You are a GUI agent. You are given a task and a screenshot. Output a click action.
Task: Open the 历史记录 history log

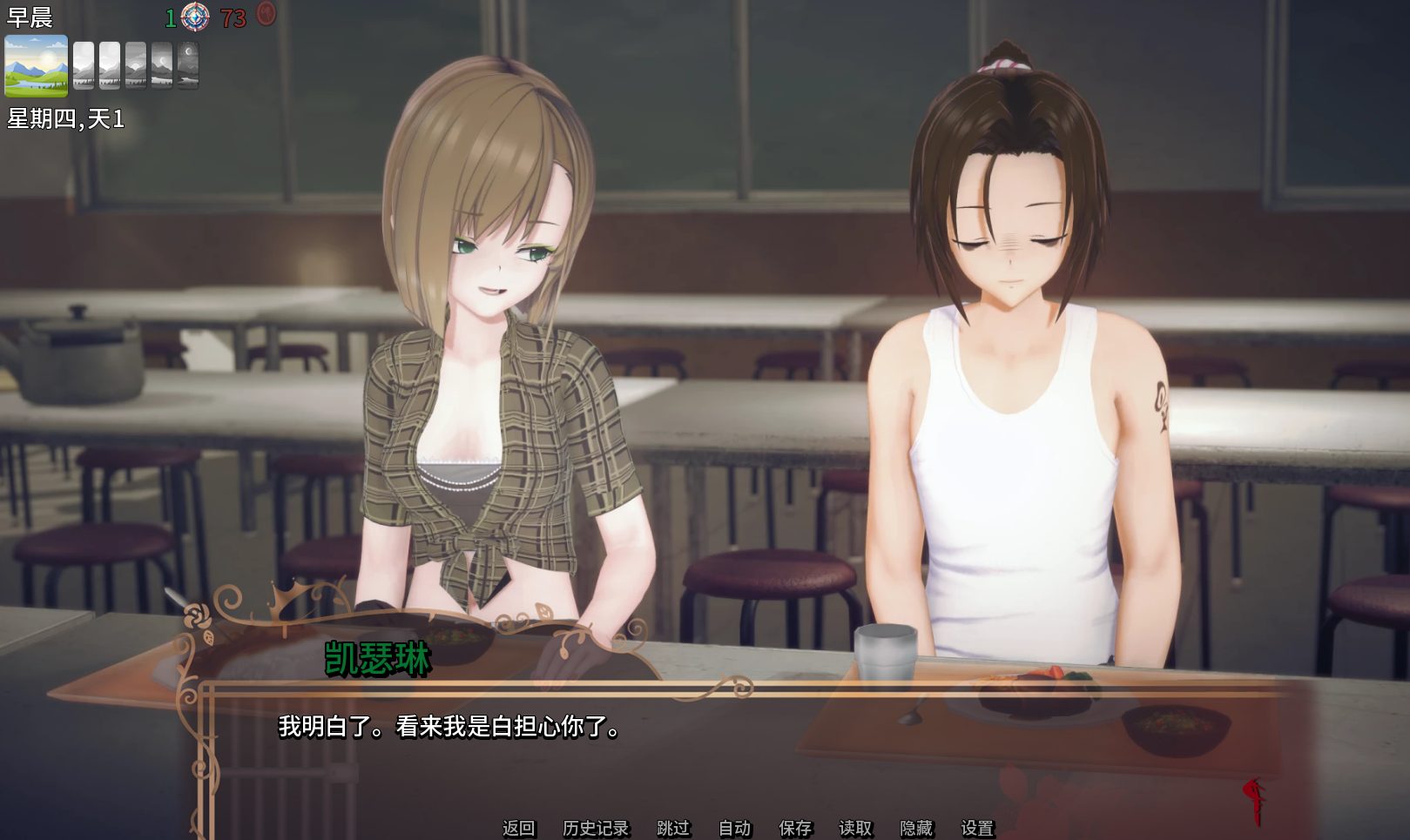[x=596, y=828]
